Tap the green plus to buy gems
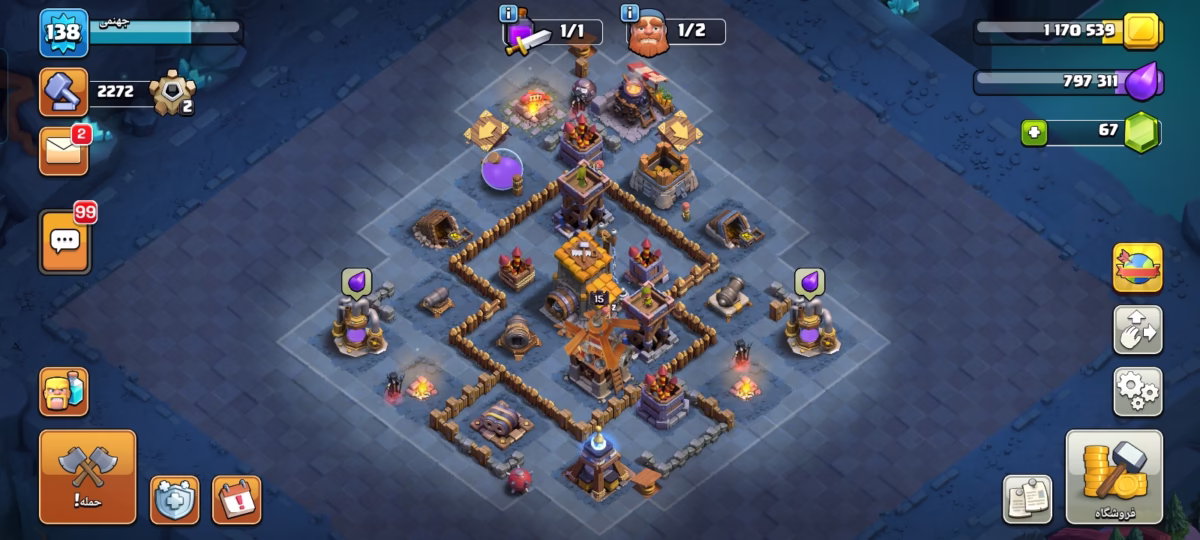This screenshot has width=1200, height=540. pyautogui.click(x=1034, y=131)
